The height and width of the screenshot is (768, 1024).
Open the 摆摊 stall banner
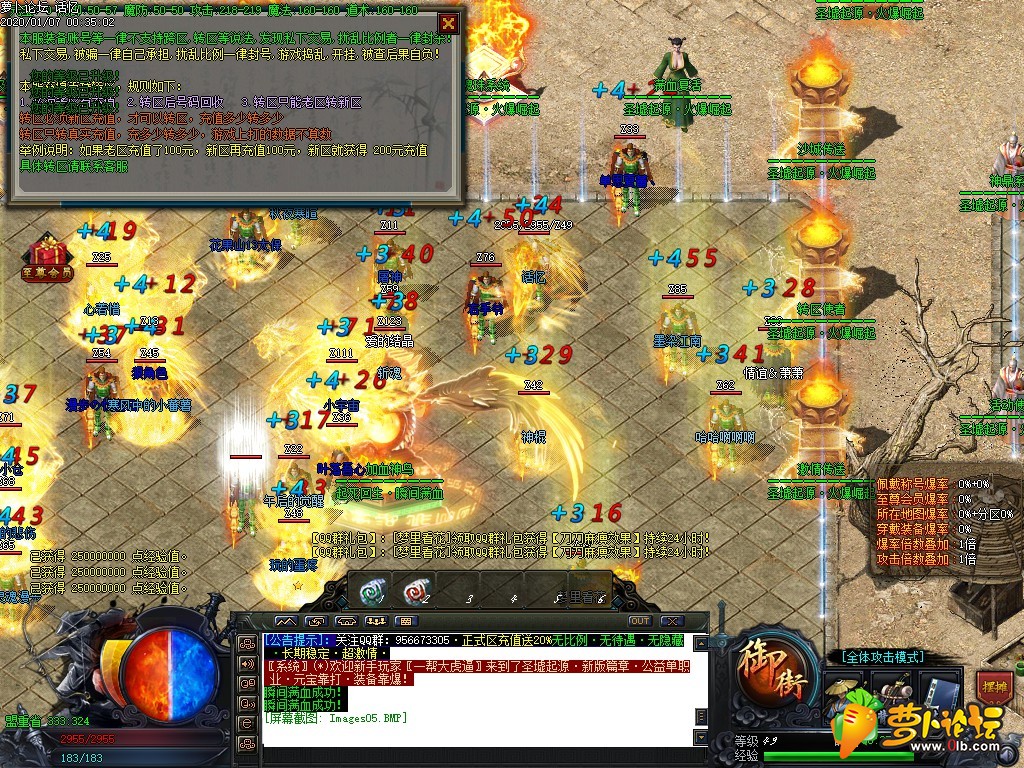pyautogui.click(x=993, y=689)
